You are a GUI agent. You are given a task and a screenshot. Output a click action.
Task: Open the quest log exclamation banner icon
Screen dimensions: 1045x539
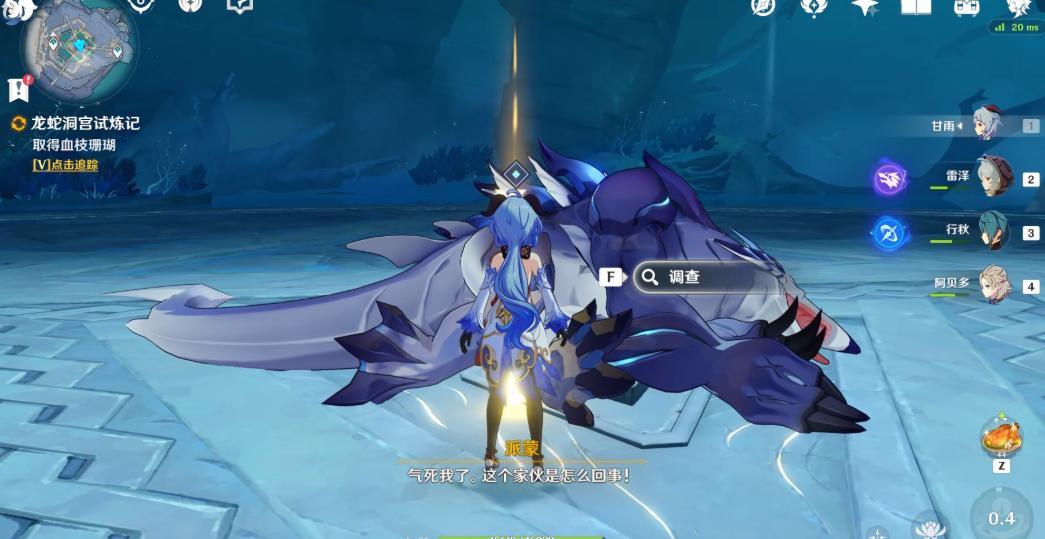coord(18,90)
